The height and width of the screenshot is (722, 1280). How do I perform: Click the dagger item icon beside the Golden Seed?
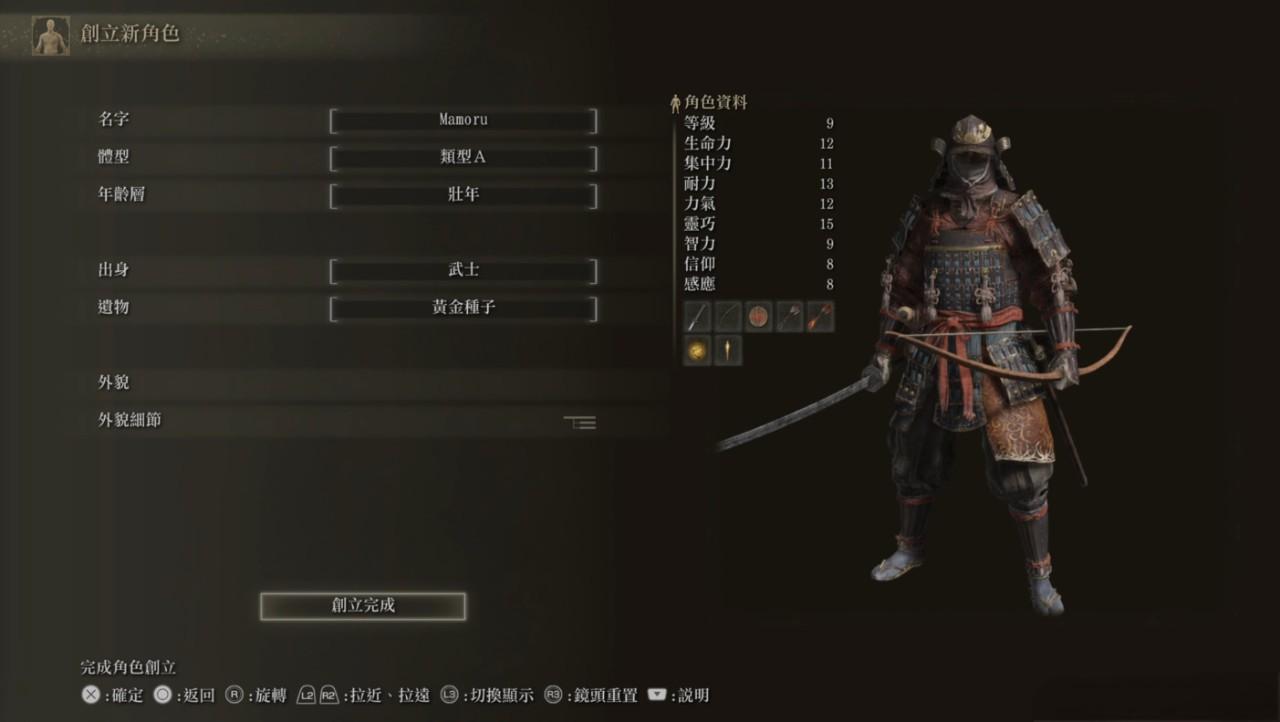pos(728,351)
